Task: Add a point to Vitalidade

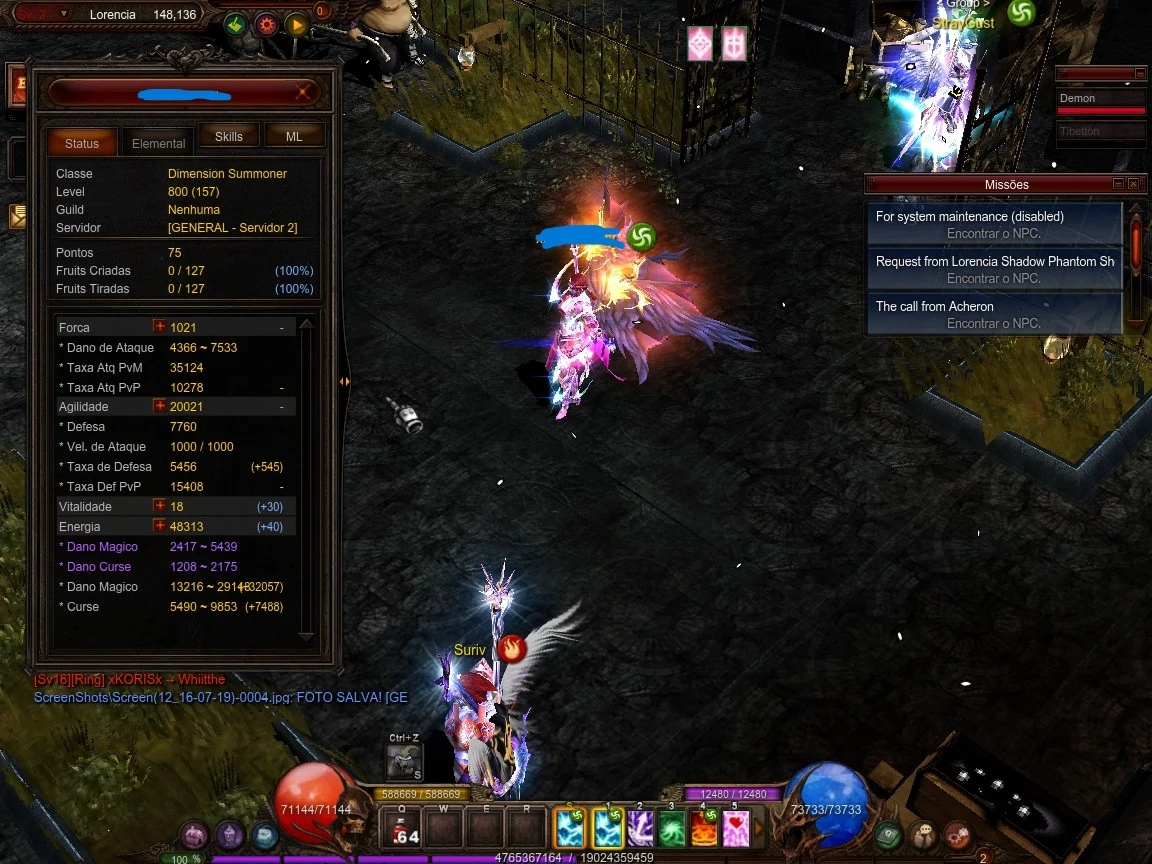Action: 159,506
